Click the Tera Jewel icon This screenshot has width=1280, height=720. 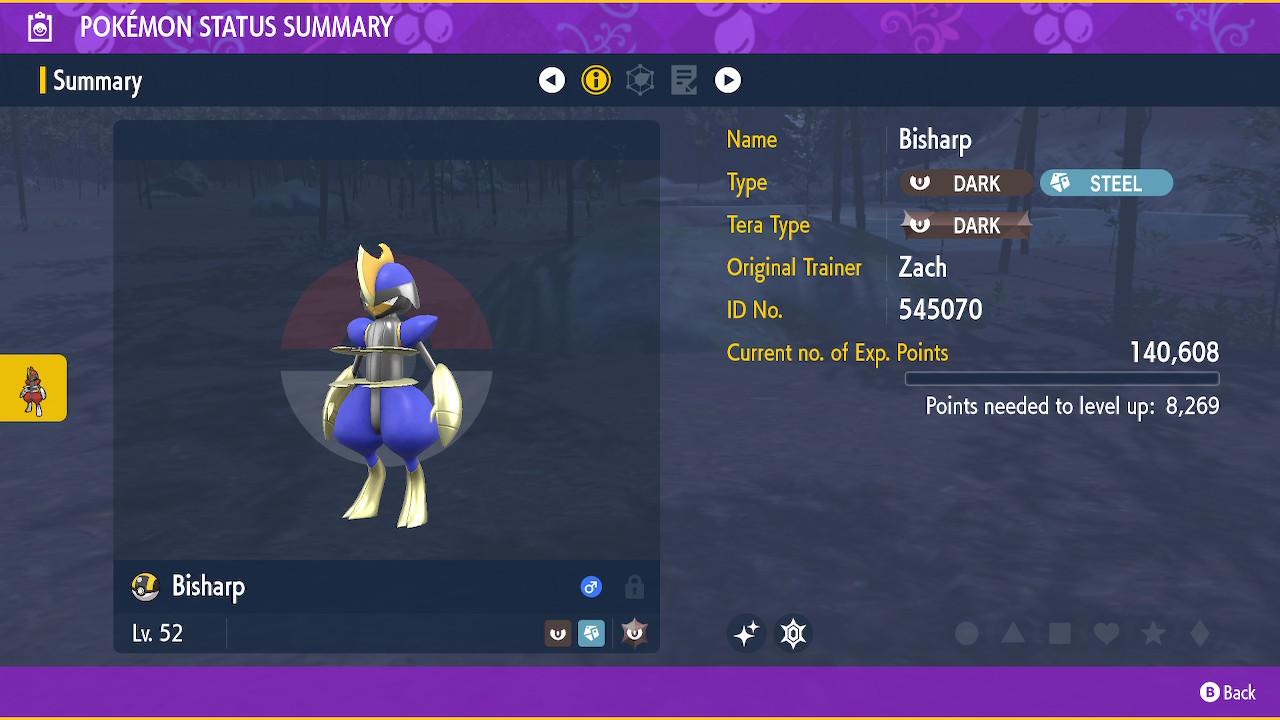(x=793, y=633)
